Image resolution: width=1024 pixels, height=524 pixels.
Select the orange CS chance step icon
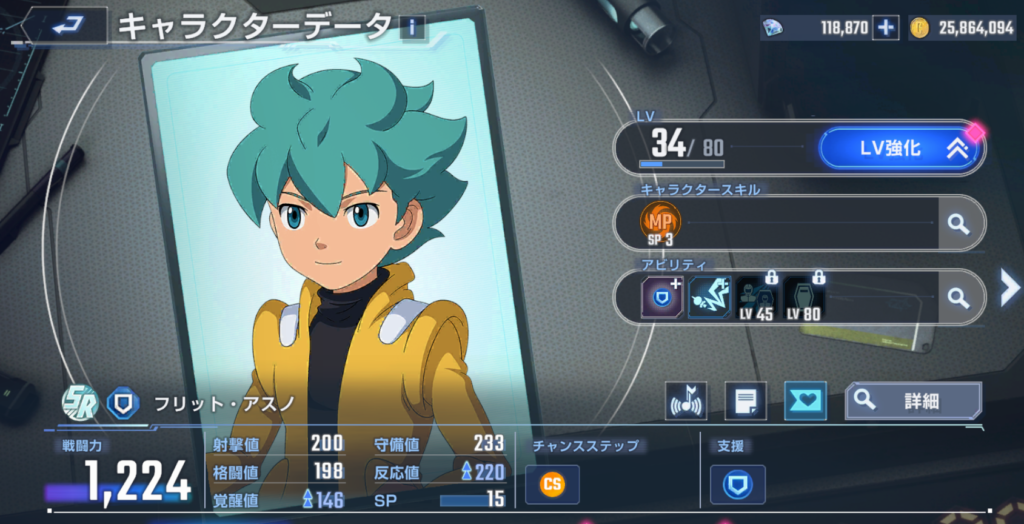[x=551, y=485]
